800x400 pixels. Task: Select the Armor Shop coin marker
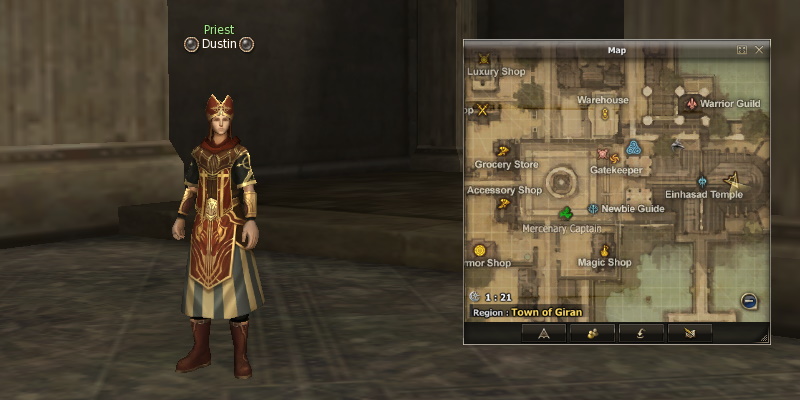pyautogui.click(x=479, y=249)
